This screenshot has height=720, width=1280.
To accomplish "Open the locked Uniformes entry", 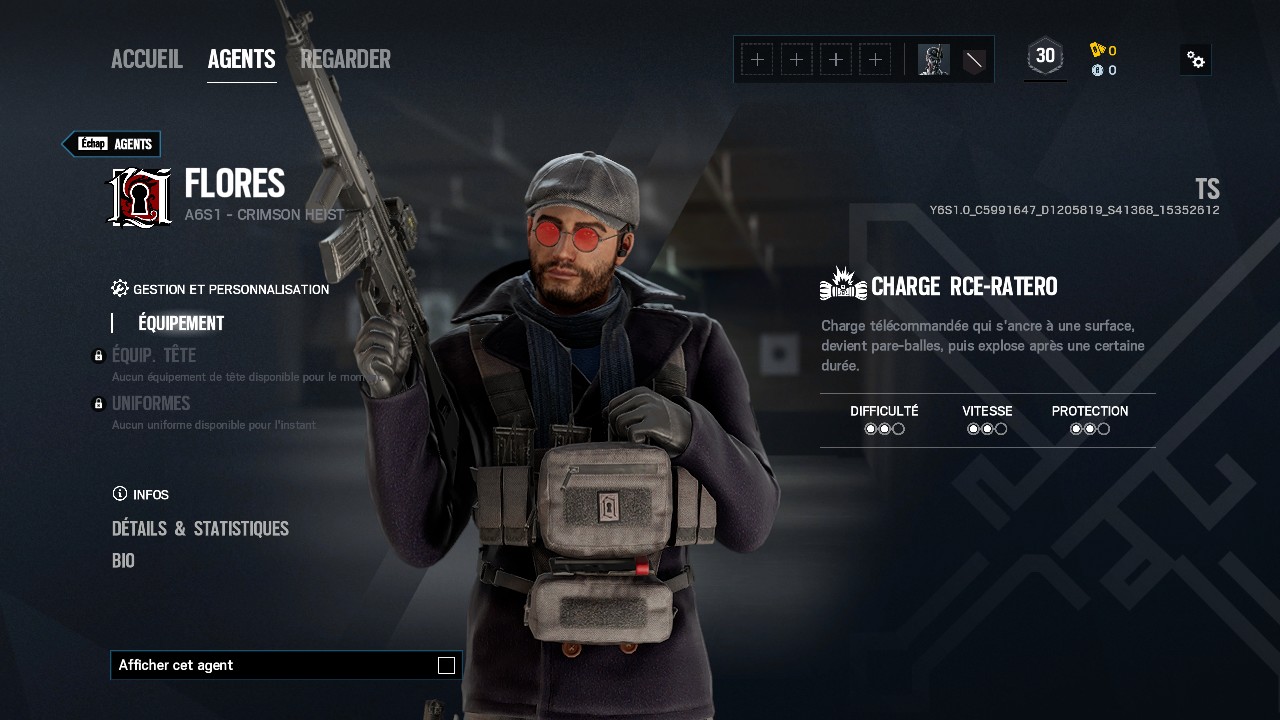I will tap(151, 404).
